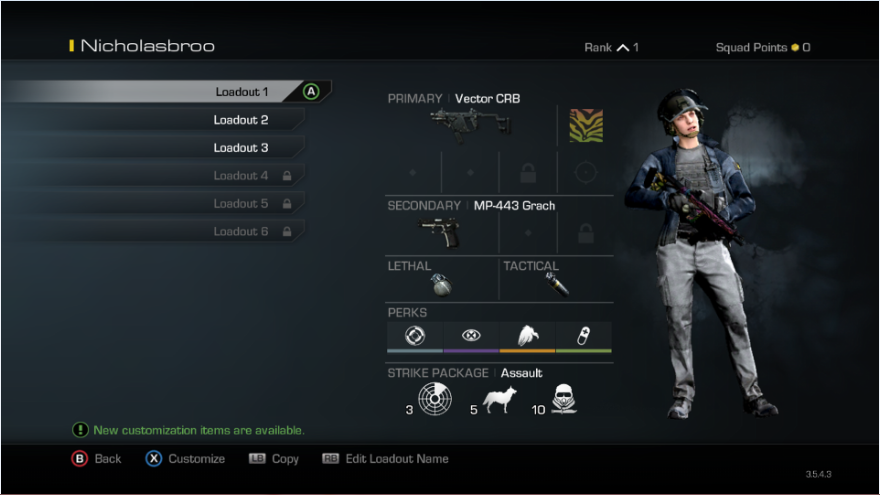
Task: Select the MP-443 Grach secondary pistol
Action: [441, 231]
